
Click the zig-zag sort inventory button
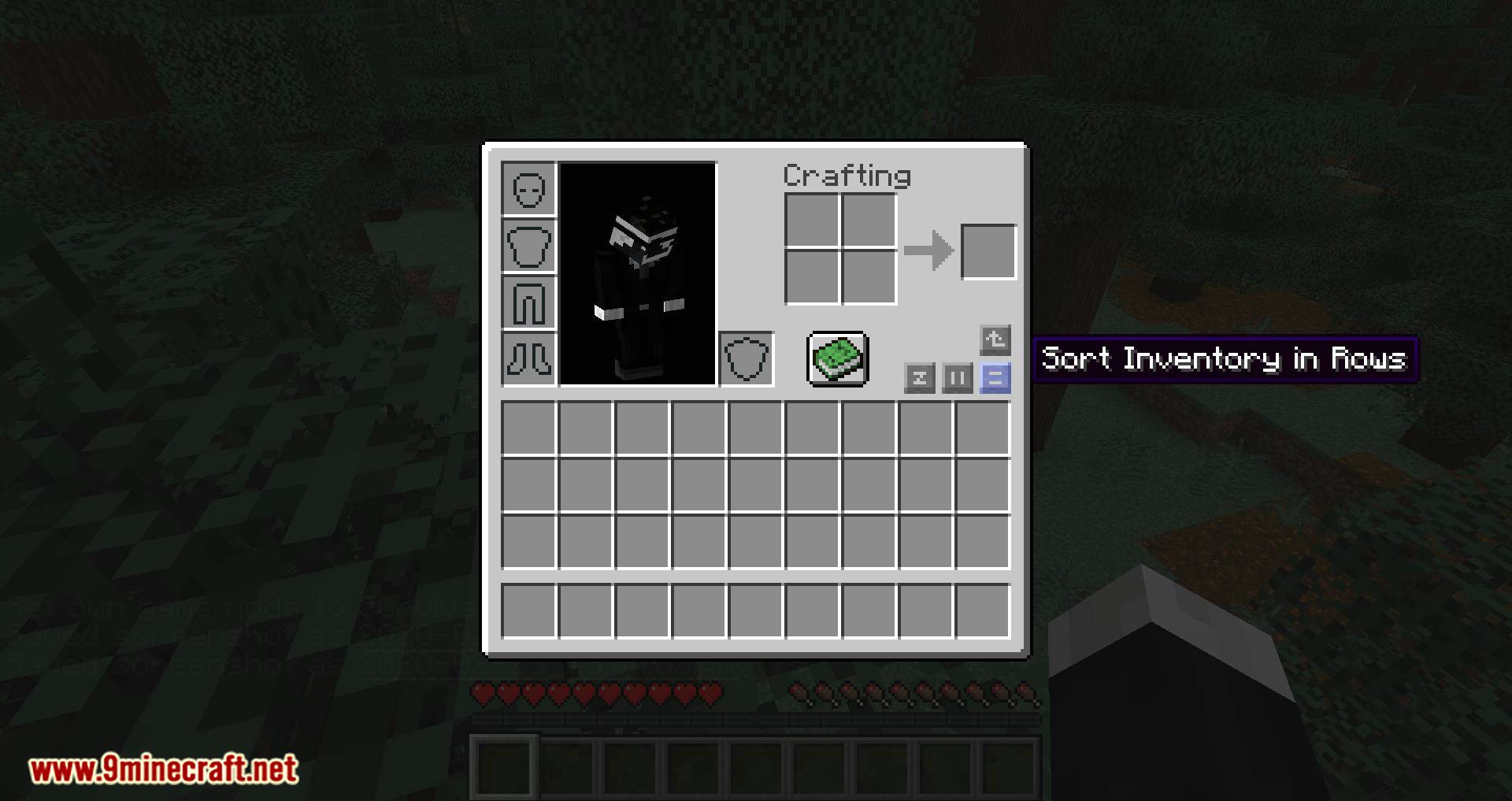pos(920,378)
